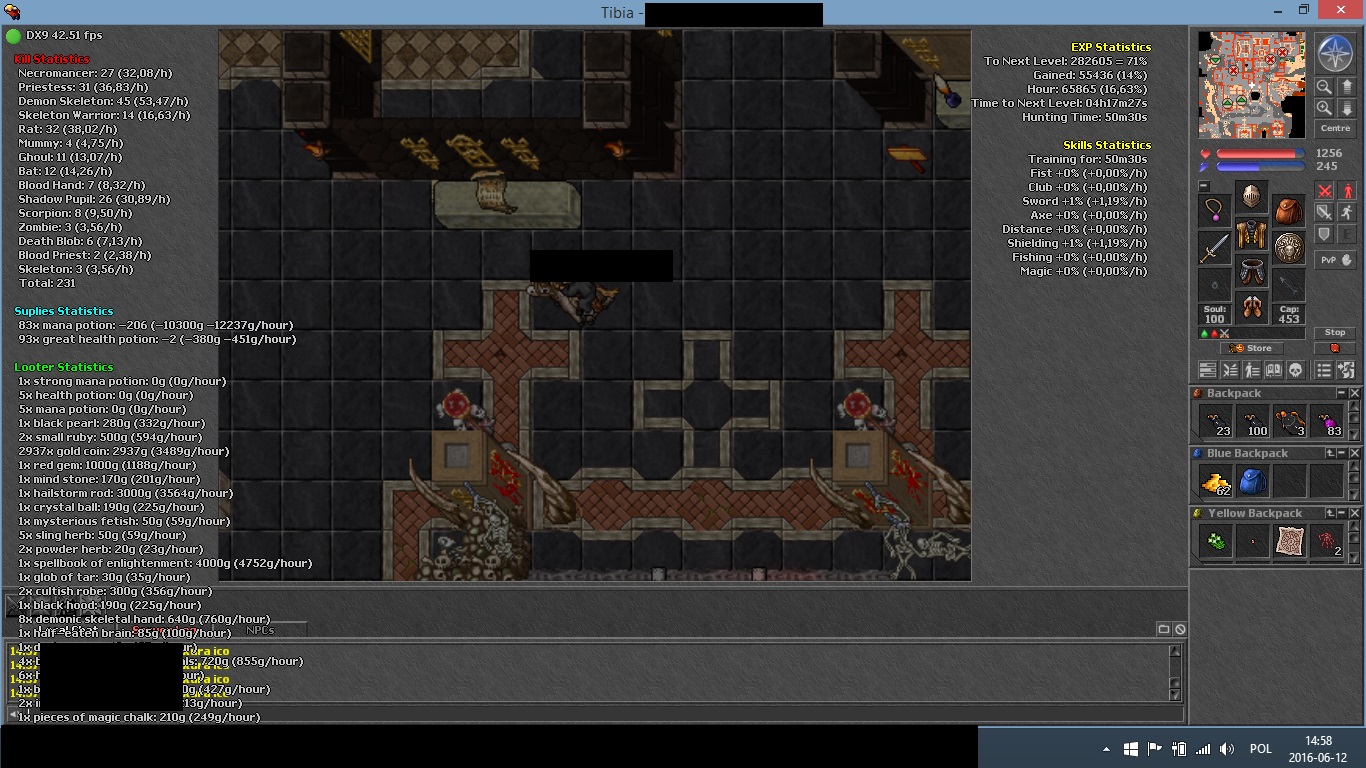
Task: Select the helmet equipment slot
Action: click(x=1252, y=196)
